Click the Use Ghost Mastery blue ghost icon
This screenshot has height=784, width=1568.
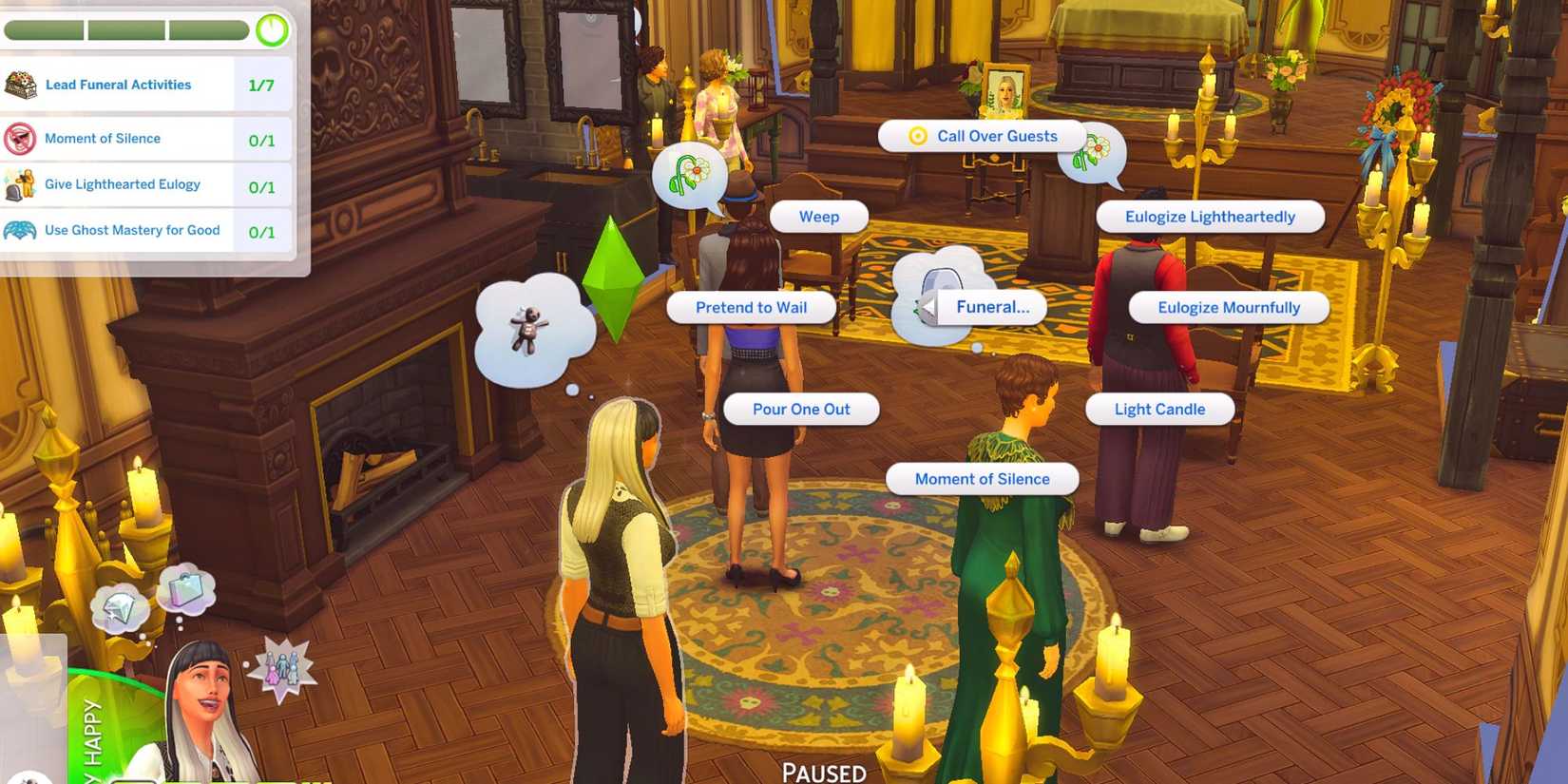tap(21, 230)
